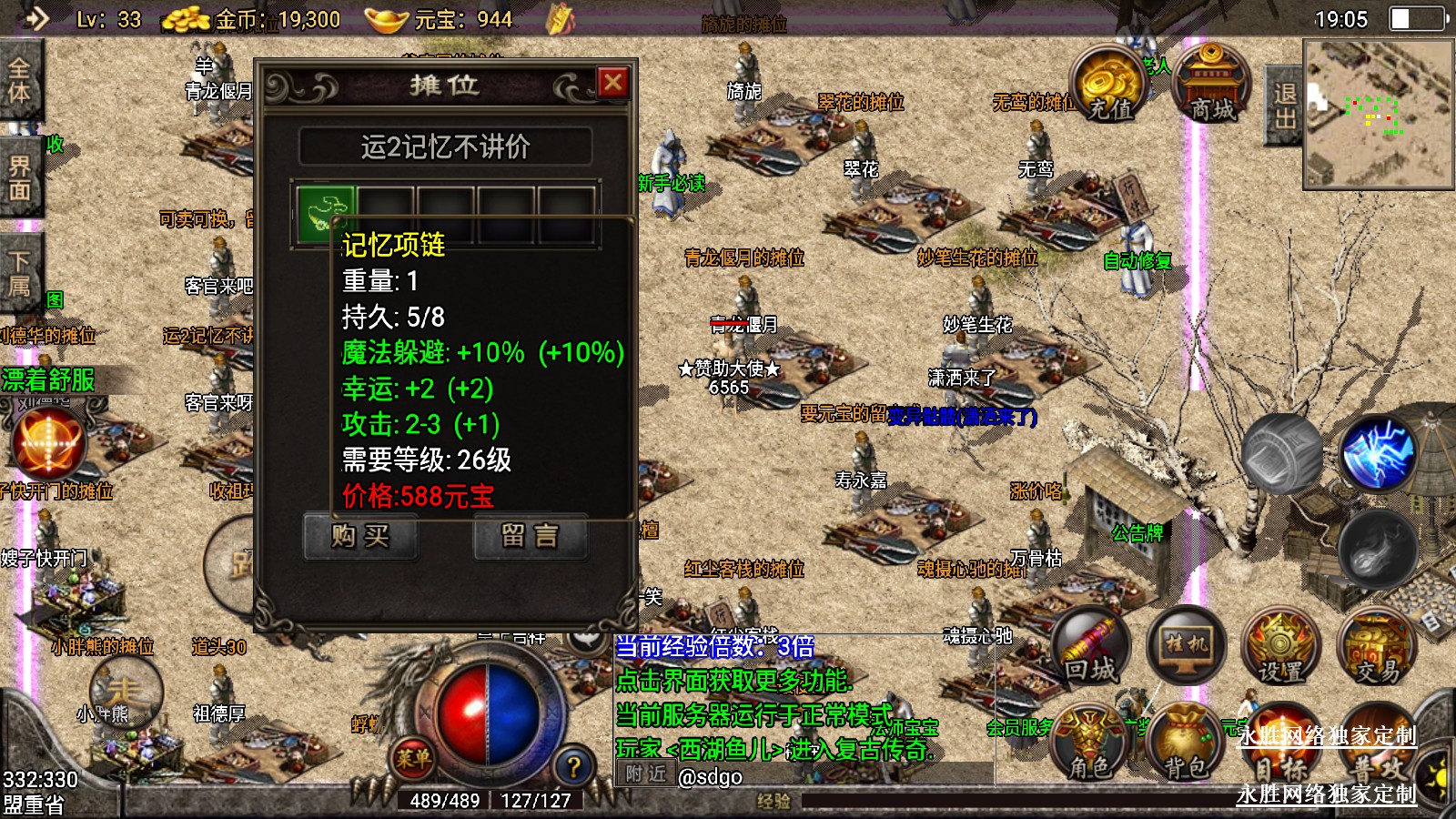Select the memory necklace item slot
This screenshot has height=819, width=1456.
click(325, 214)
